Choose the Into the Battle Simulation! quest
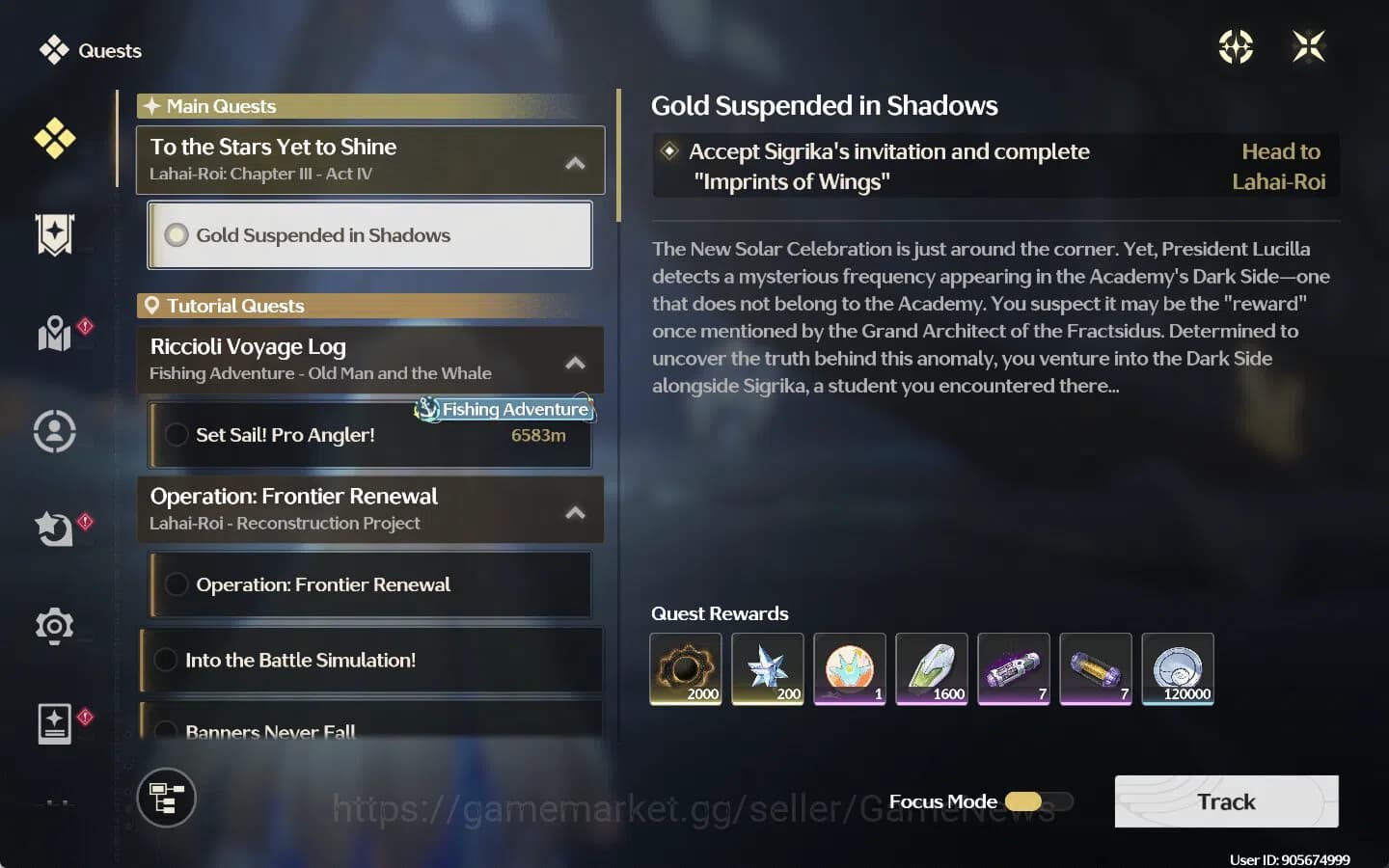This screenshot has width=1389, height=868. [x=370, y=661]
